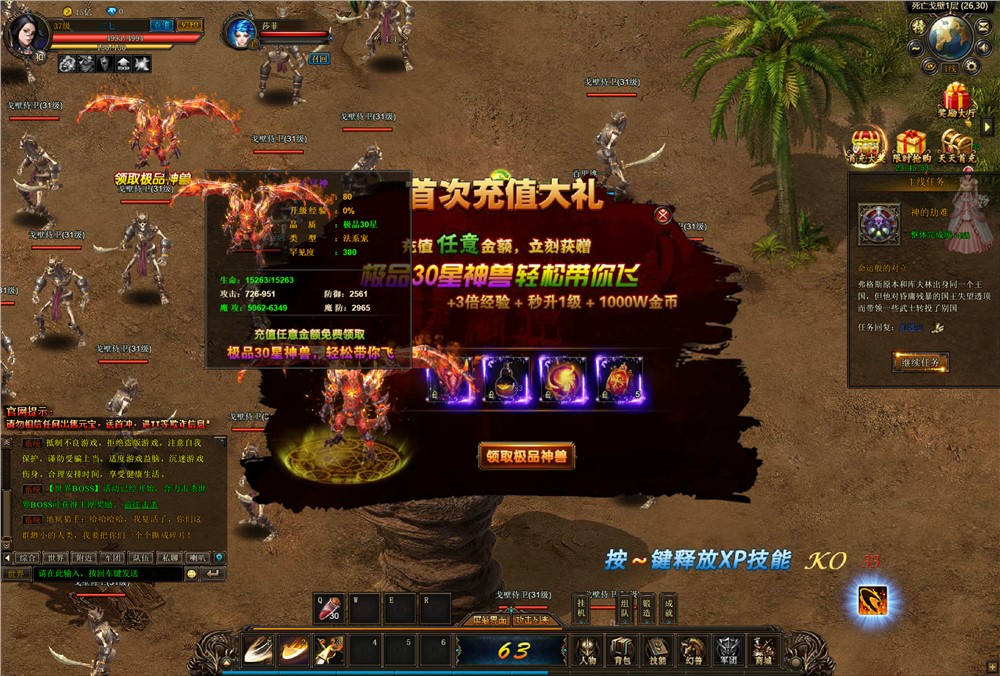Activate the glowing XP skill icon
The height and width of the screenshot is (676, 1000).
click(x=873, y=601)
